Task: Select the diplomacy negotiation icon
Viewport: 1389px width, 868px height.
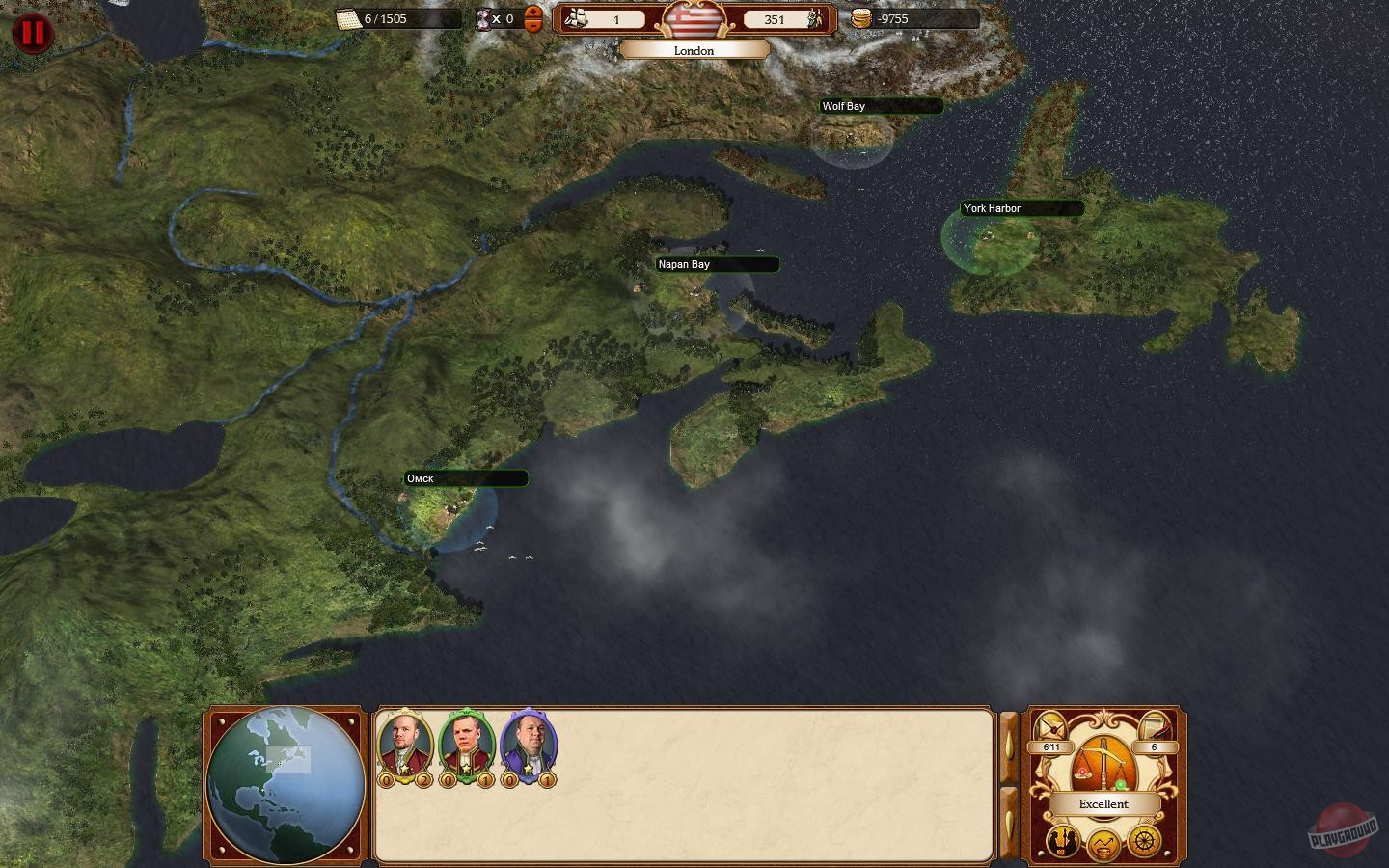Action: [x=1062, y=841]
